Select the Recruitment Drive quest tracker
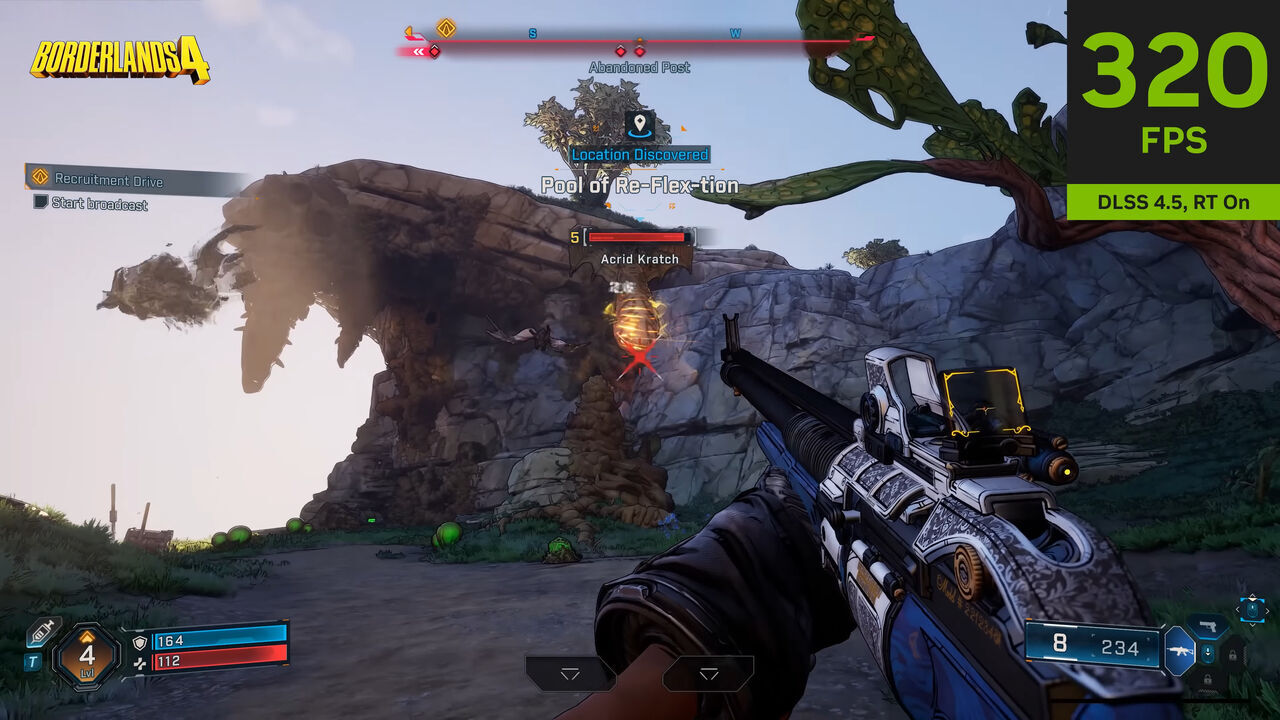 108,180
